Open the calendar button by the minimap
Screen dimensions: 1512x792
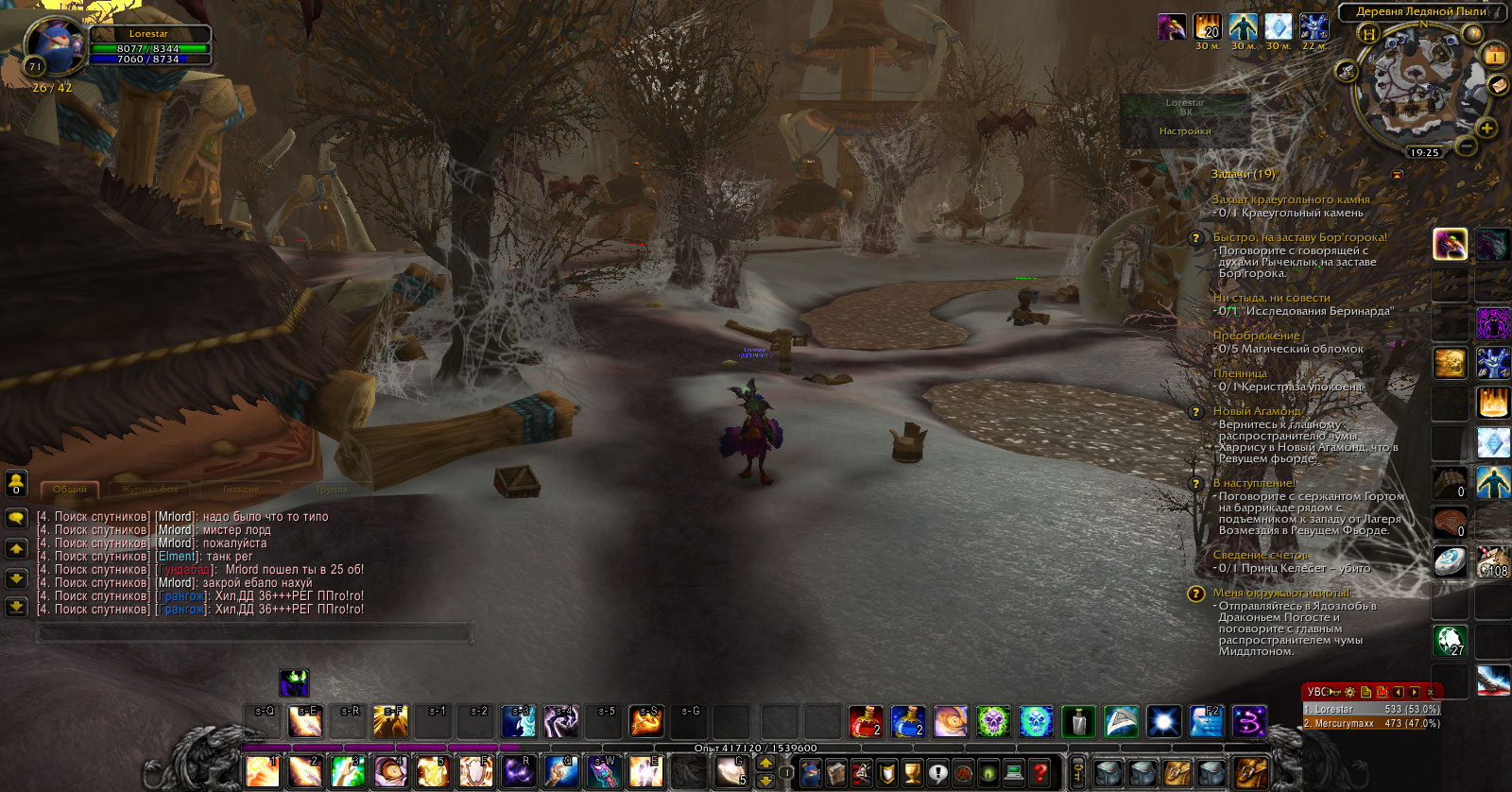click(1494, 57)
